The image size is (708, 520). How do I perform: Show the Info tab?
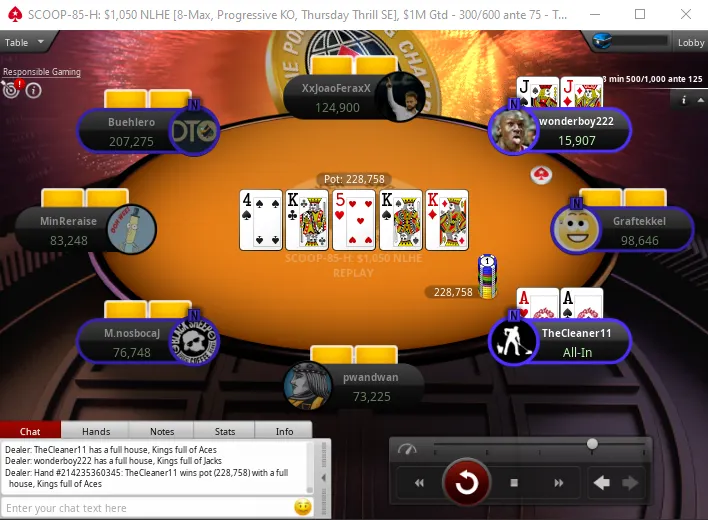(x=285, y=431)
